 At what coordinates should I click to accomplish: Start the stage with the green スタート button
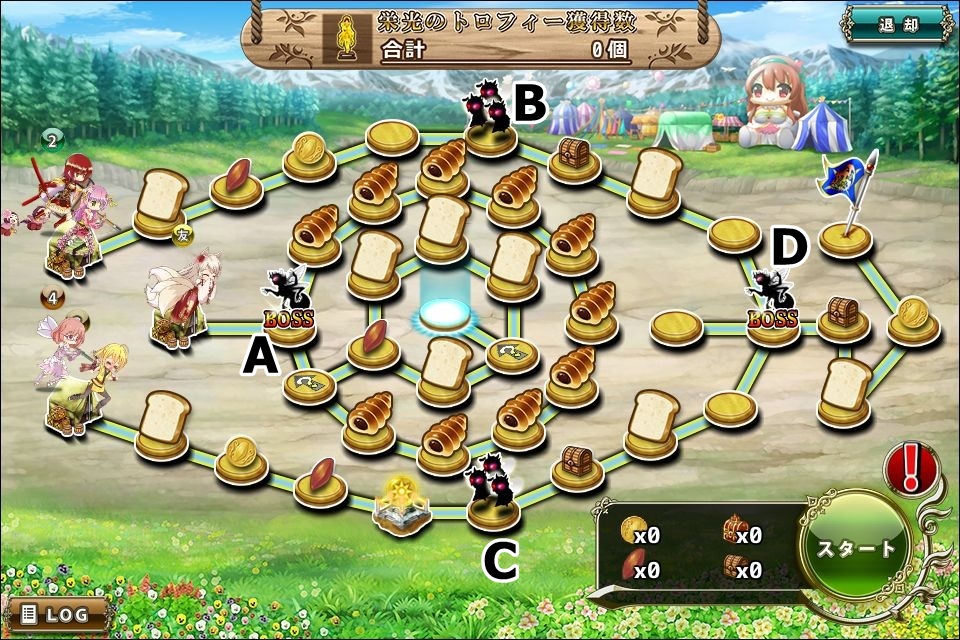point(857,548)
